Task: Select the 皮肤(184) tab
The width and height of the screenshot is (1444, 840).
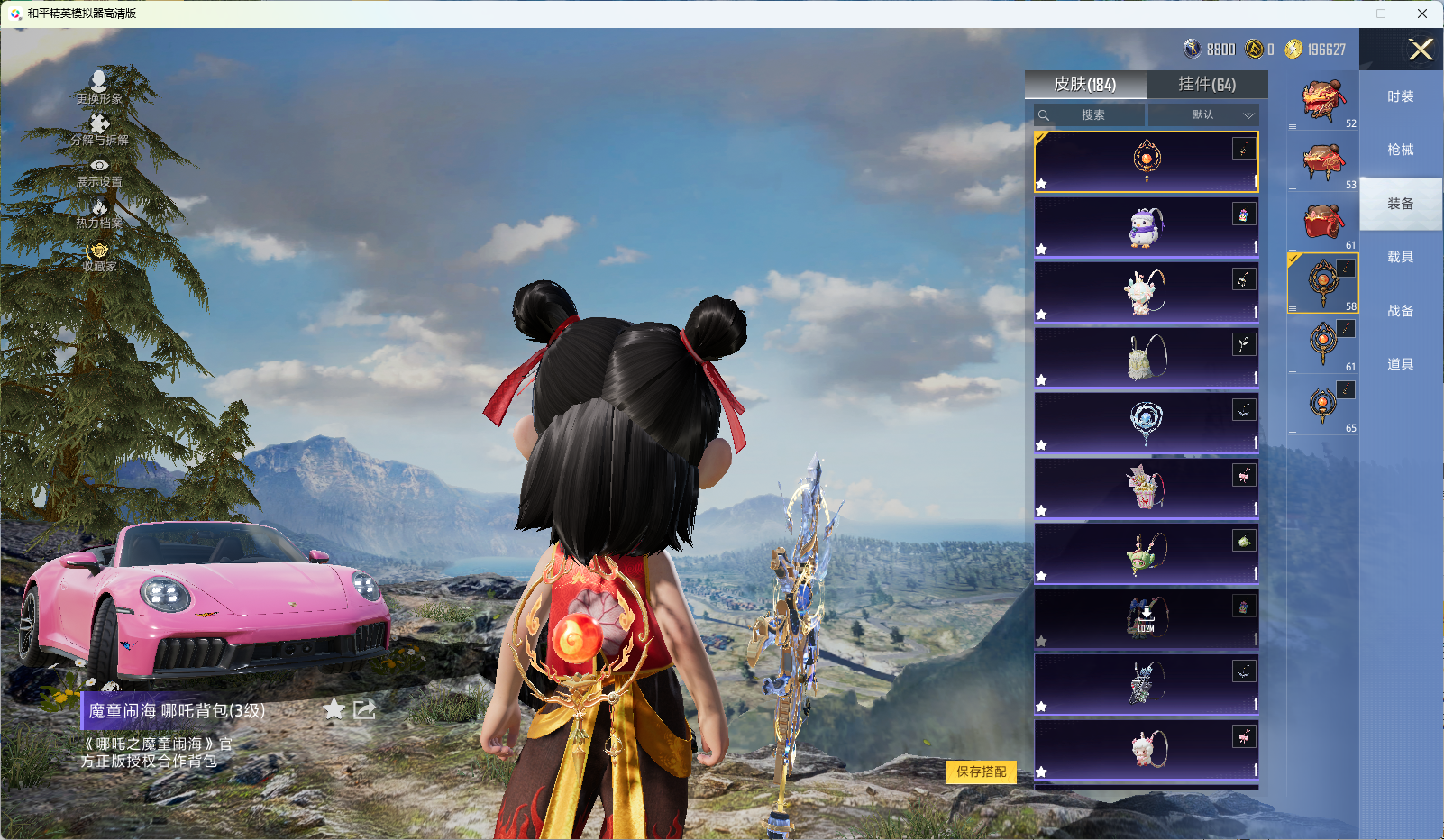Action: pos(1085,84)
